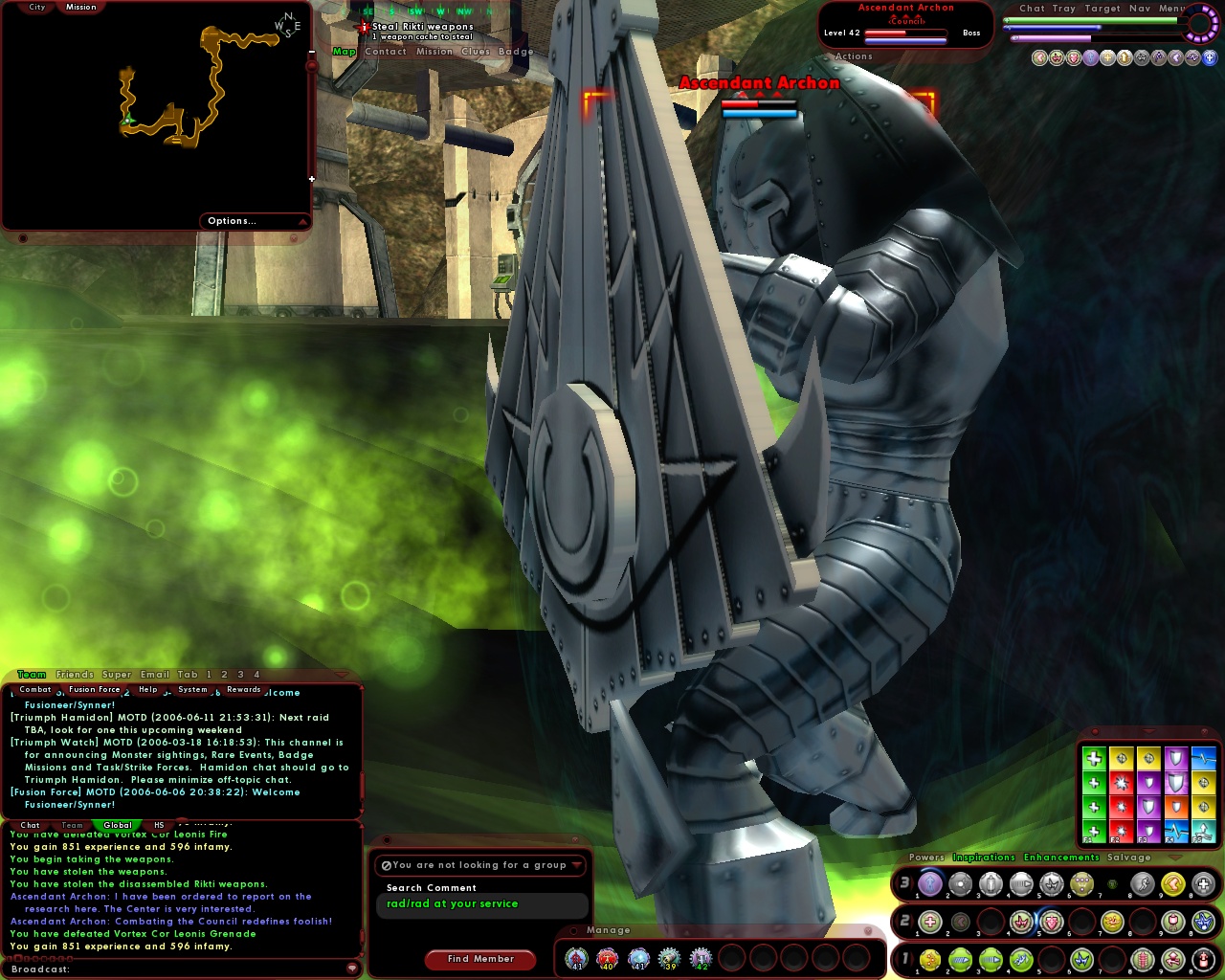Collapse the Team chat window with its triangle
1225x980 pixels.
pos(340,675)
